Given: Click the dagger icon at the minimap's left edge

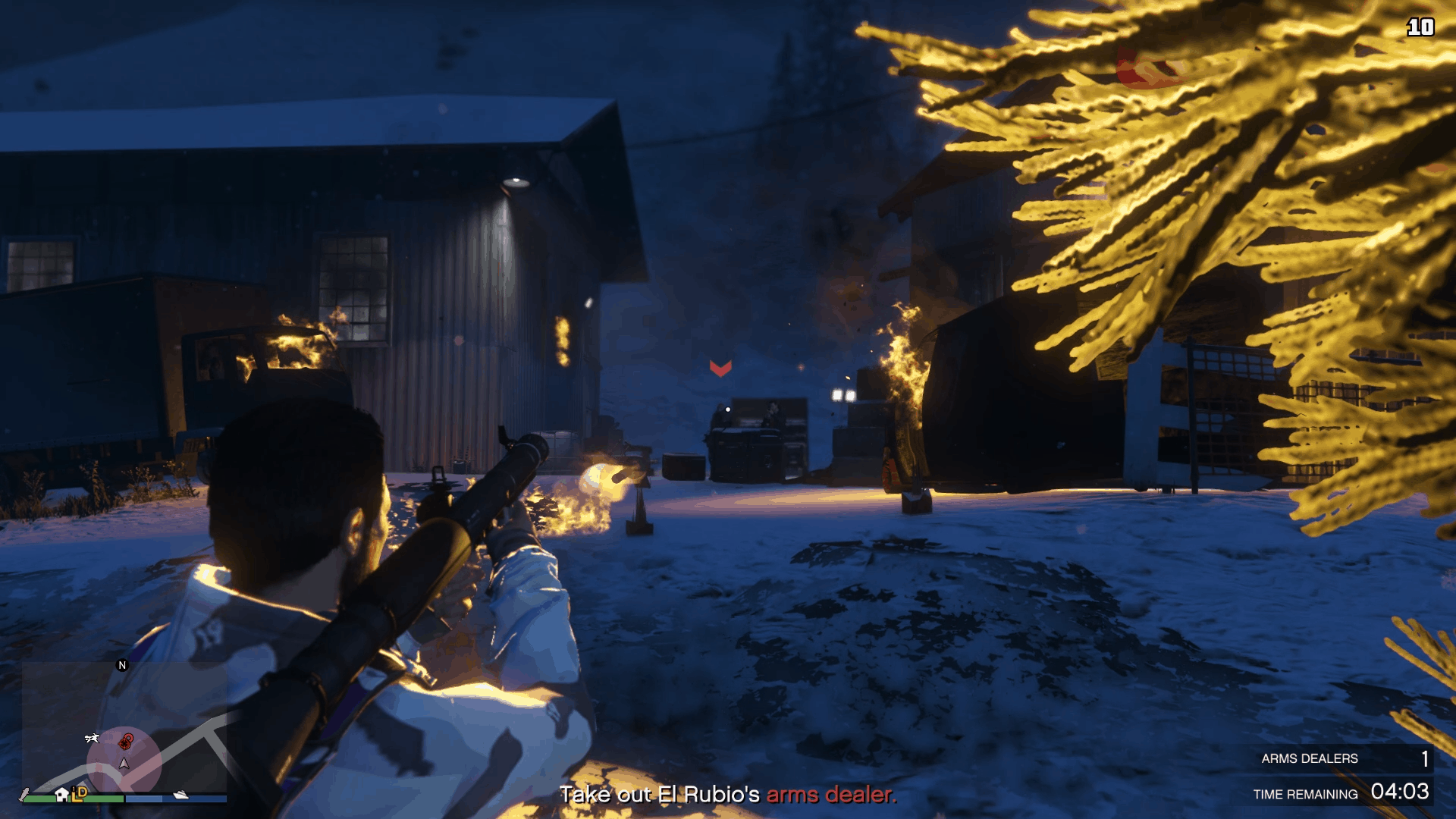Looking at the screenshot, I should 25,794.
